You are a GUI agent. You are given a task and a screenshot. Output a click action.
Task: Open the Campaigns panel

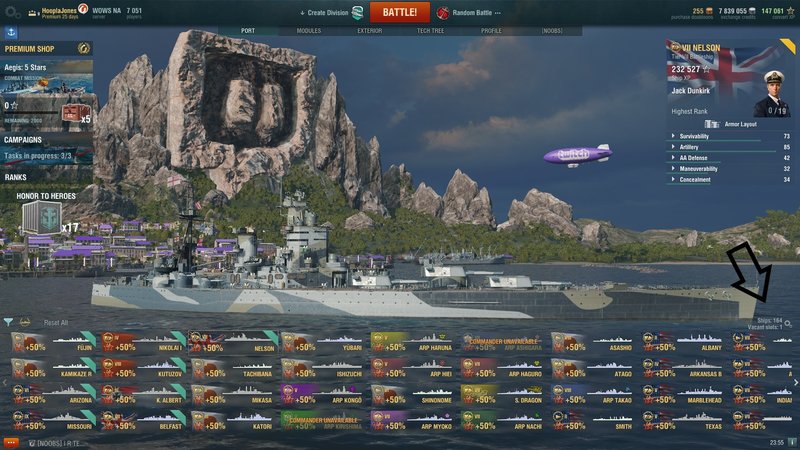point(24,140)
